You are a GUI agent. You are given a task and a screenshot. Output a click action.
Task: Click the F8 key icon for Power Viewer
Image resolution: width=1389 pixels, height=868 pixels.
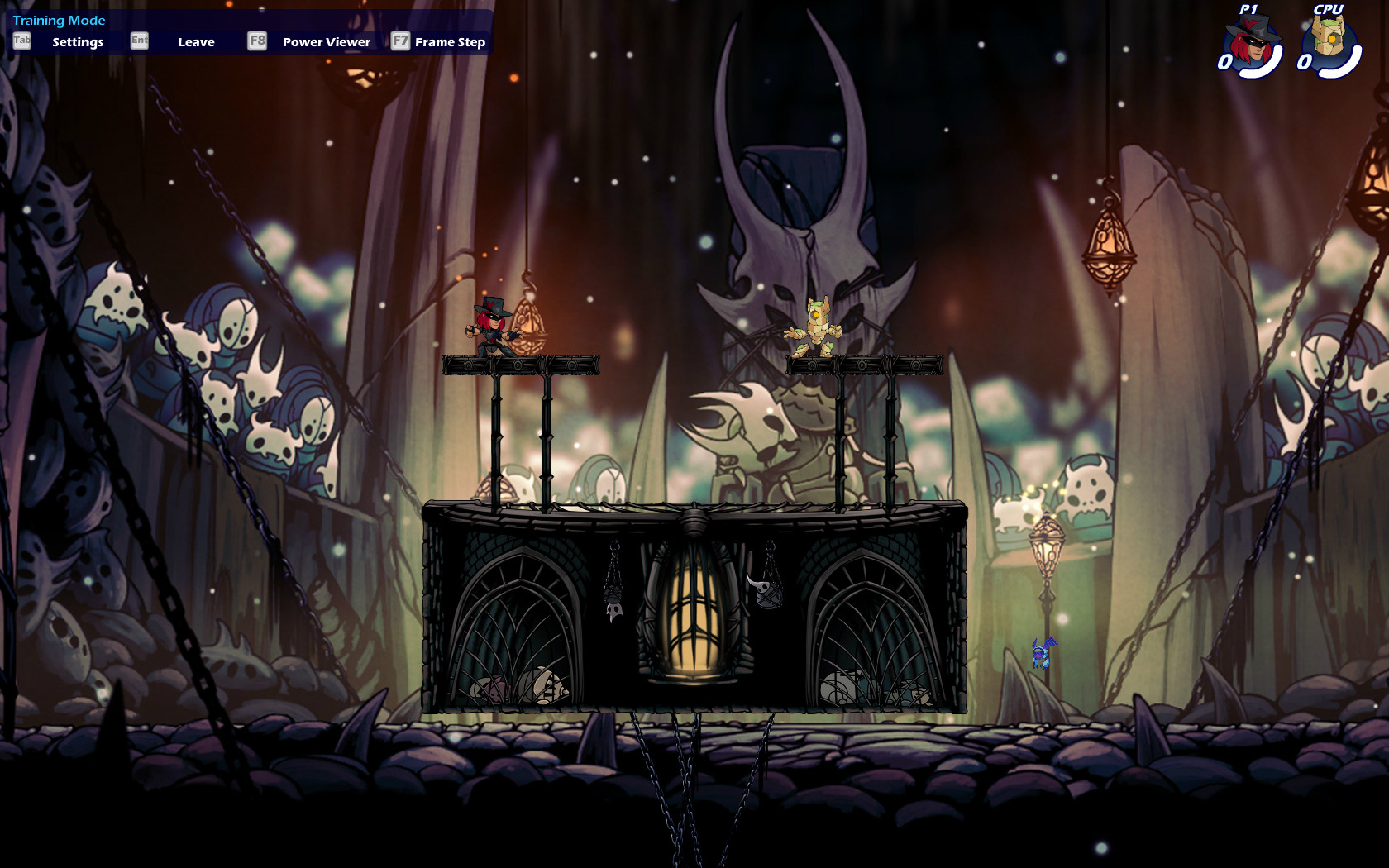pyautogui.click(x=257, y=40)
